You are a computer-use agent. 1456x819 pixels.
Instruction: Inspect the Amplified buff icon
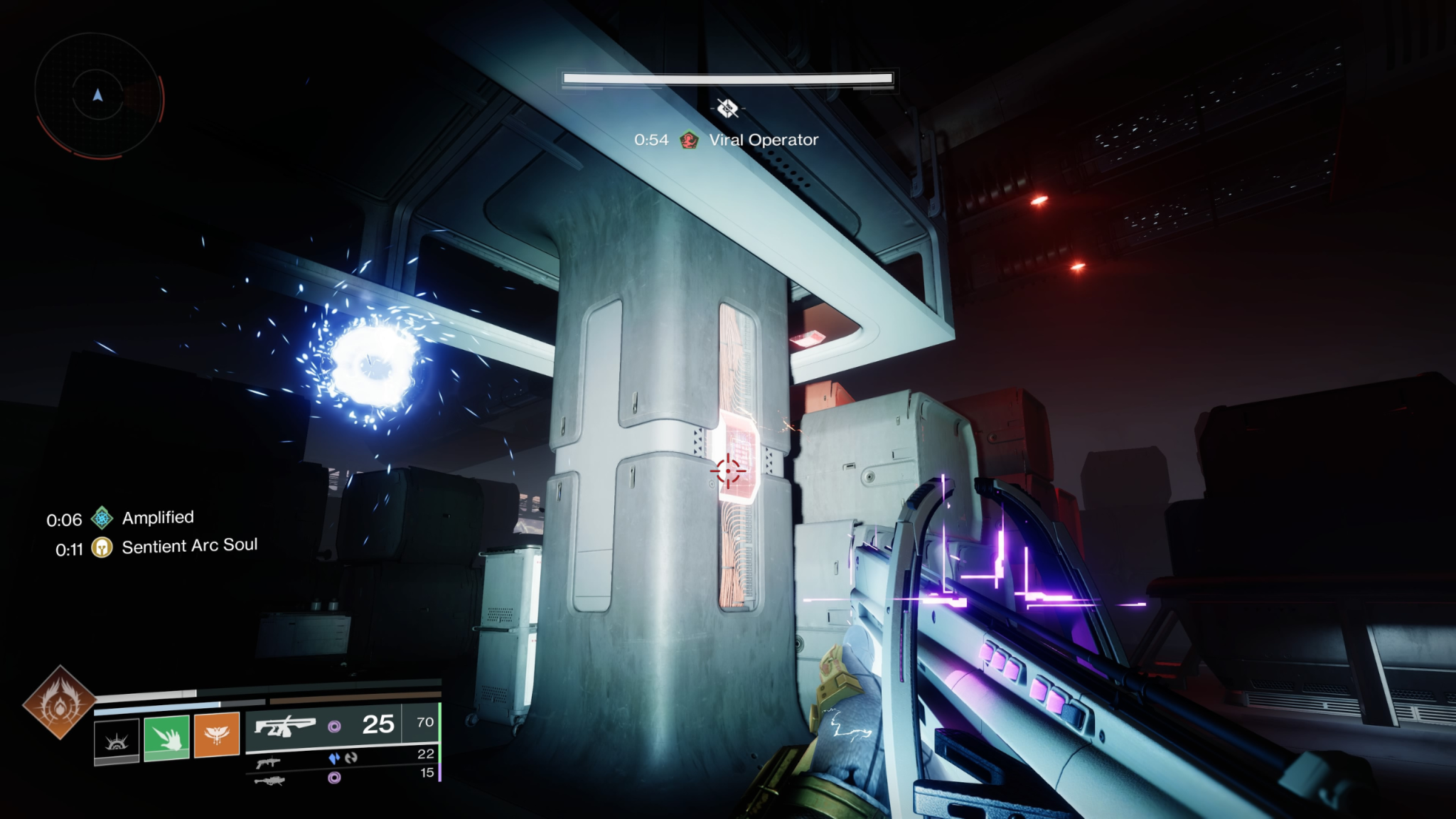click(102, 518)
